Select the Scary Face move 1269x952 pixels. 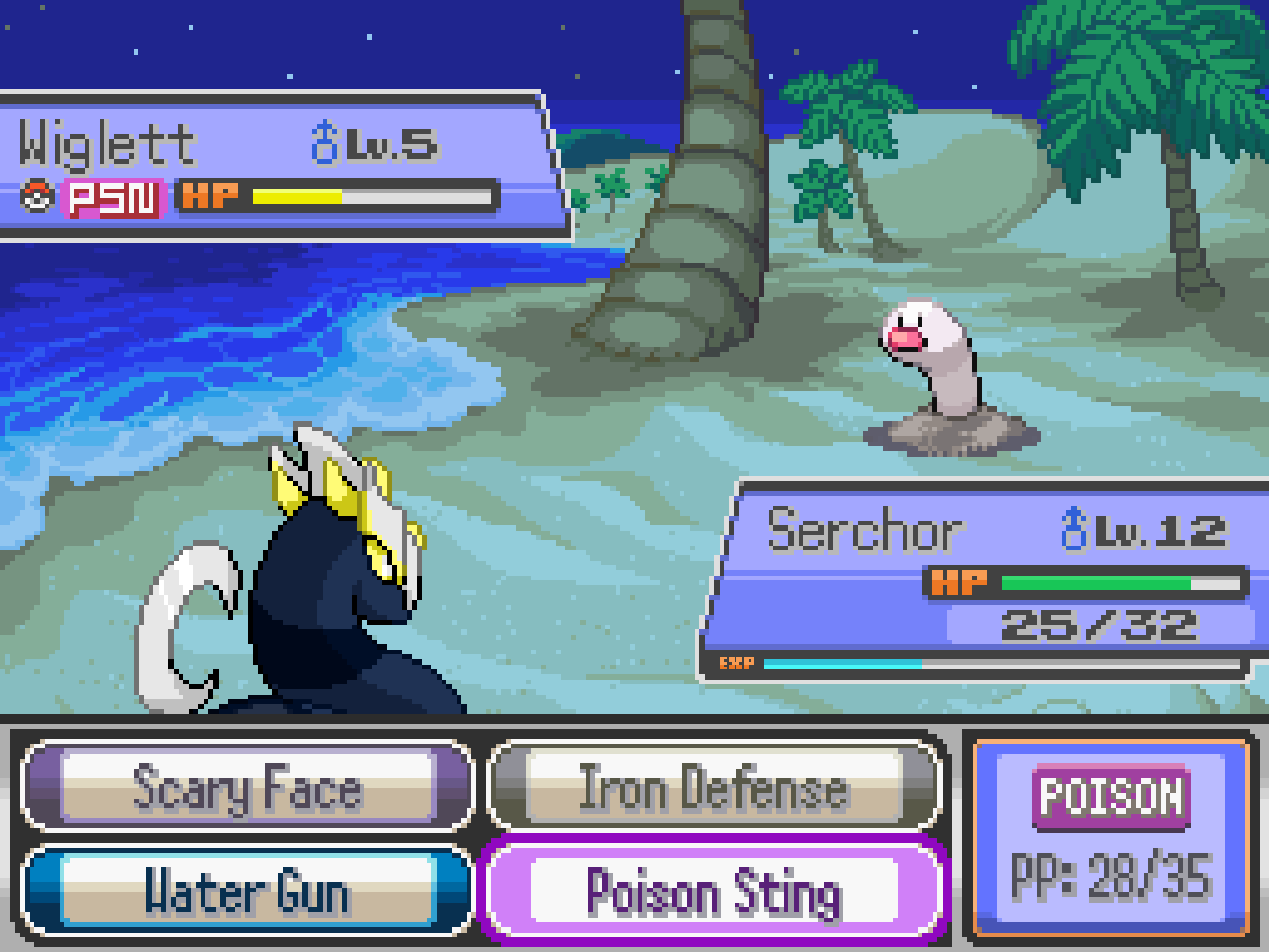248,787
